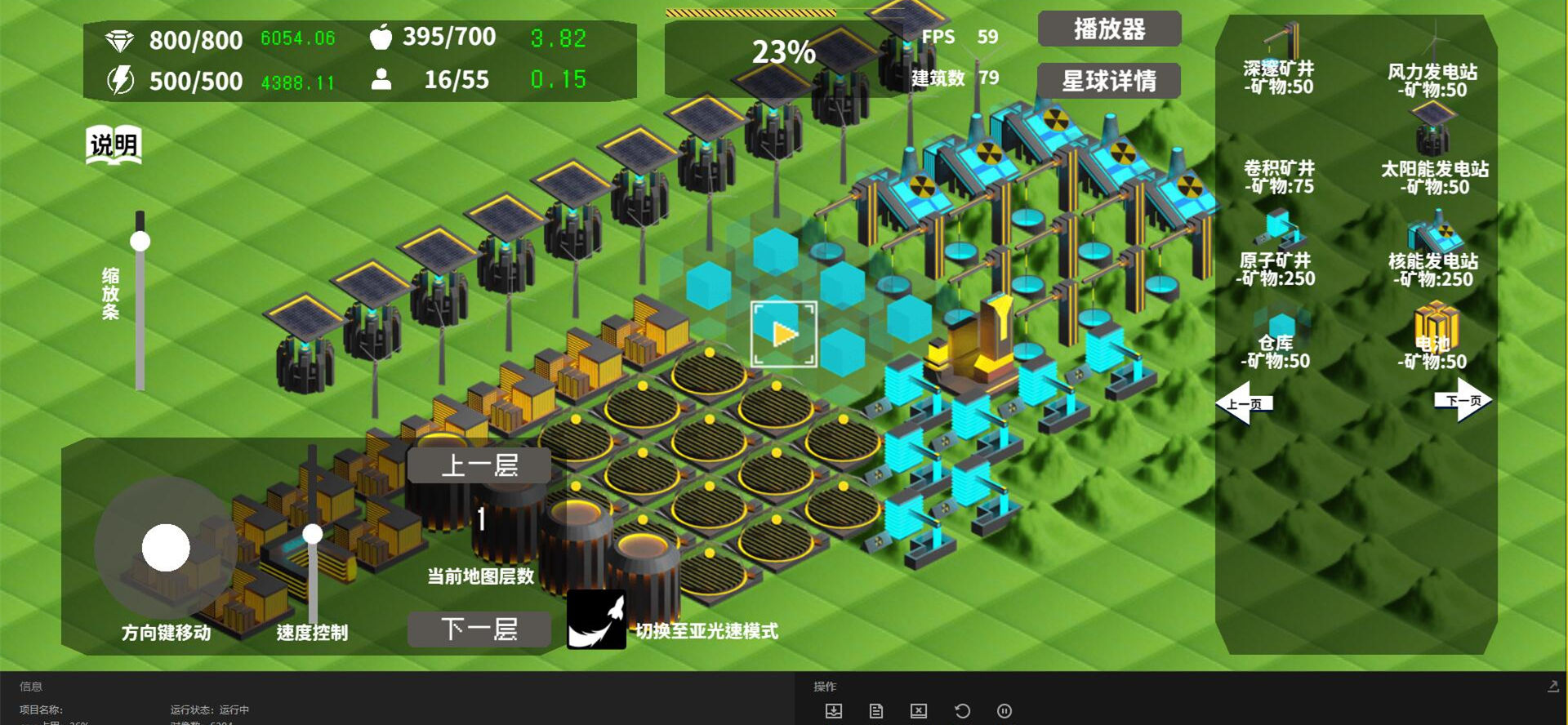1568x725 pixels.
Task: Open the 星球详情 planet details
Action: coord(1109,81)
